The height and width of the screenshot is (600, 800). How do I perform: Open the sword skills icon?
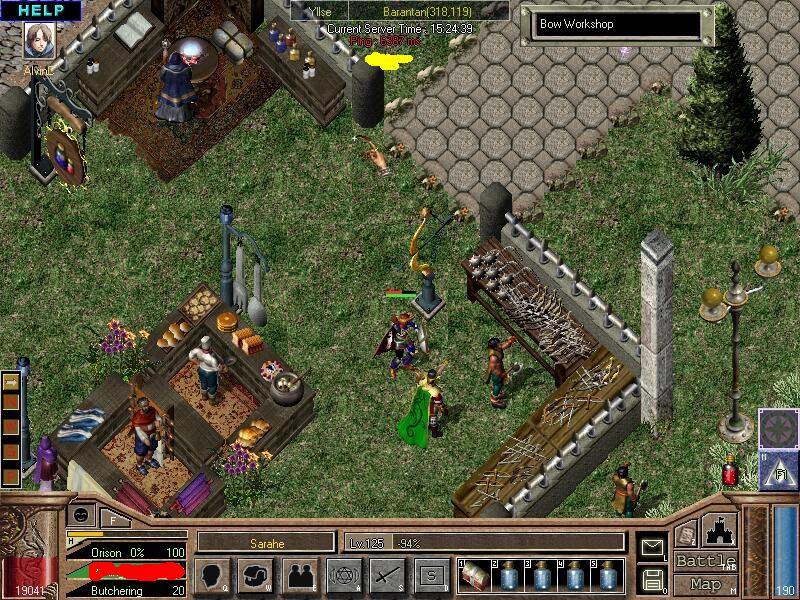(x=387, y=575)
